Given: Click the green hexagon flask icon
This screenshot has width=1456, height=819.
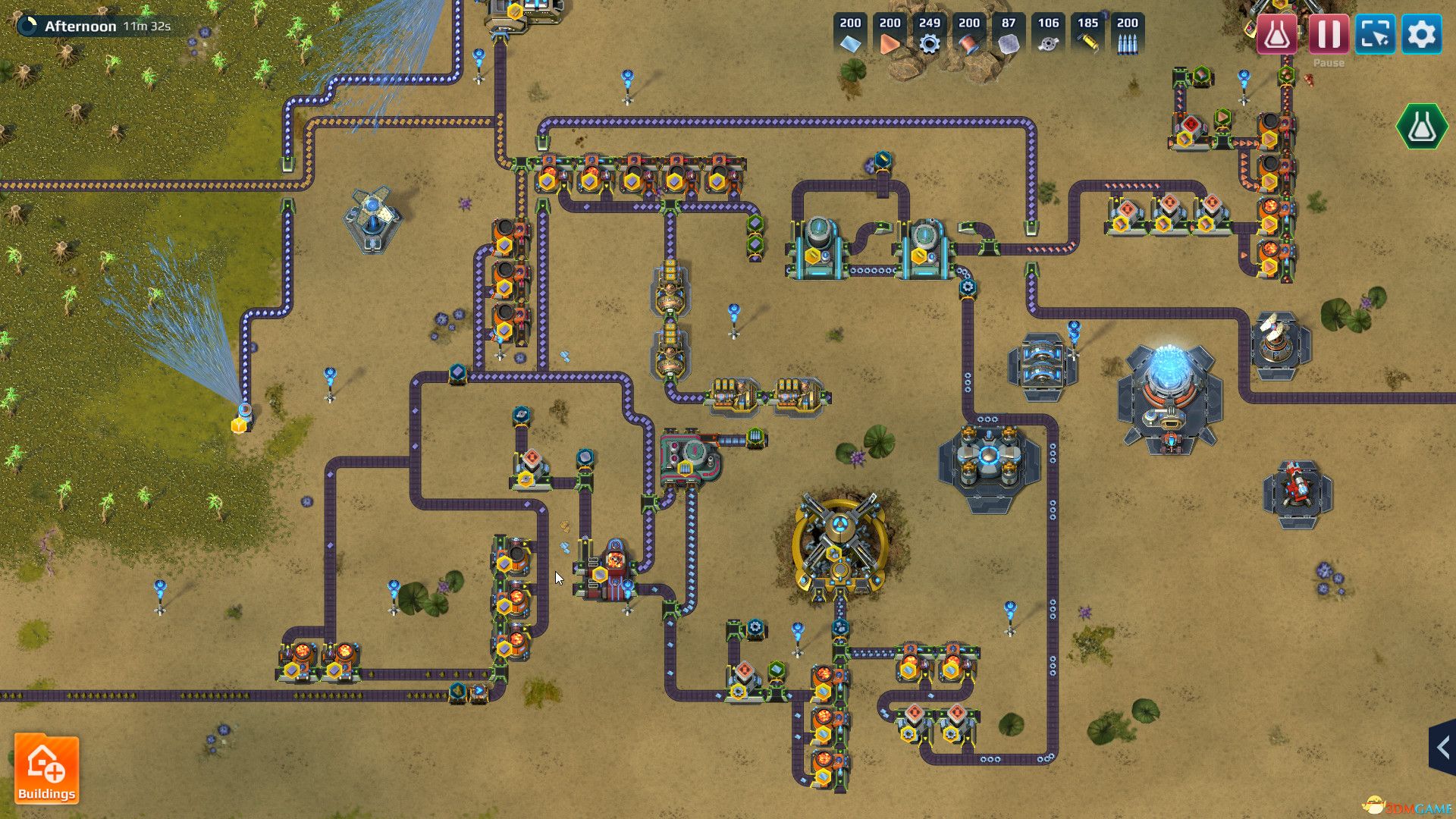Looking at the screenshot, I should pyautogui.click(x=1421, y=127).
